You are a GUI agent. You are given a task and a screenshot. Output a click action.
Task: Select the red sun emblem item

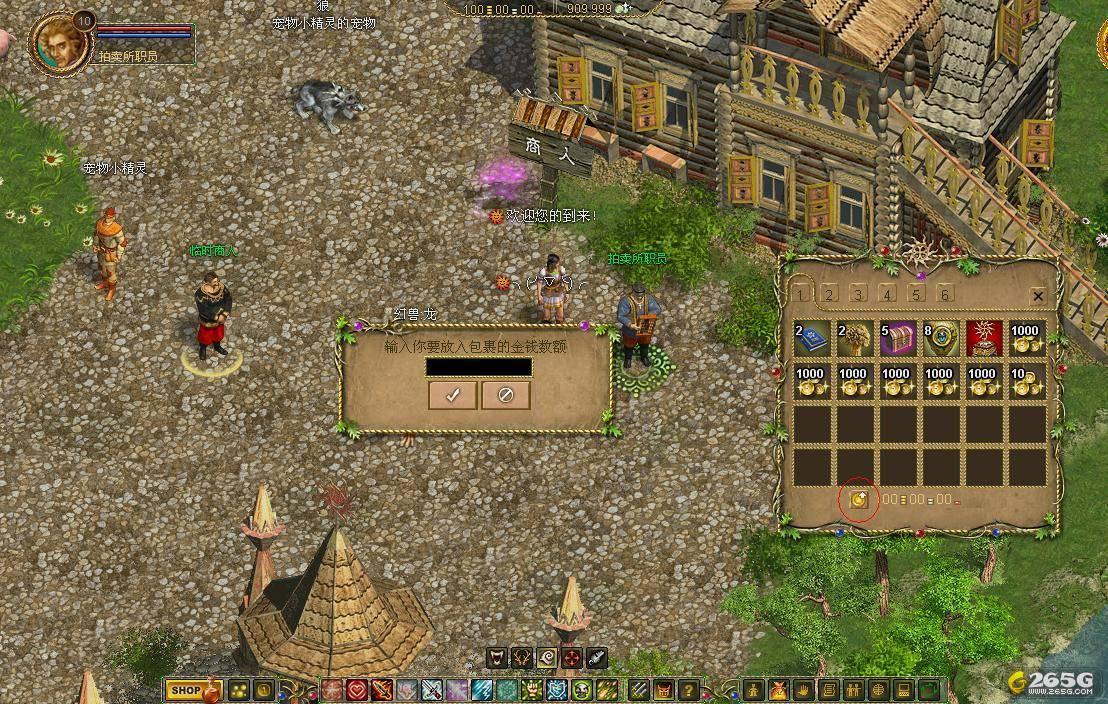pos(984,339)
